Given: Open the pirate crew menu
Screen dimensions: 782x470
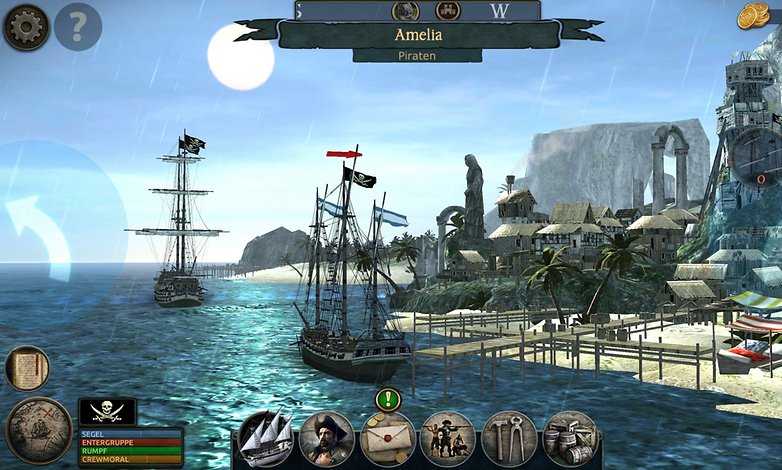Looking at the screenshot, I should (x=448, y=438).
